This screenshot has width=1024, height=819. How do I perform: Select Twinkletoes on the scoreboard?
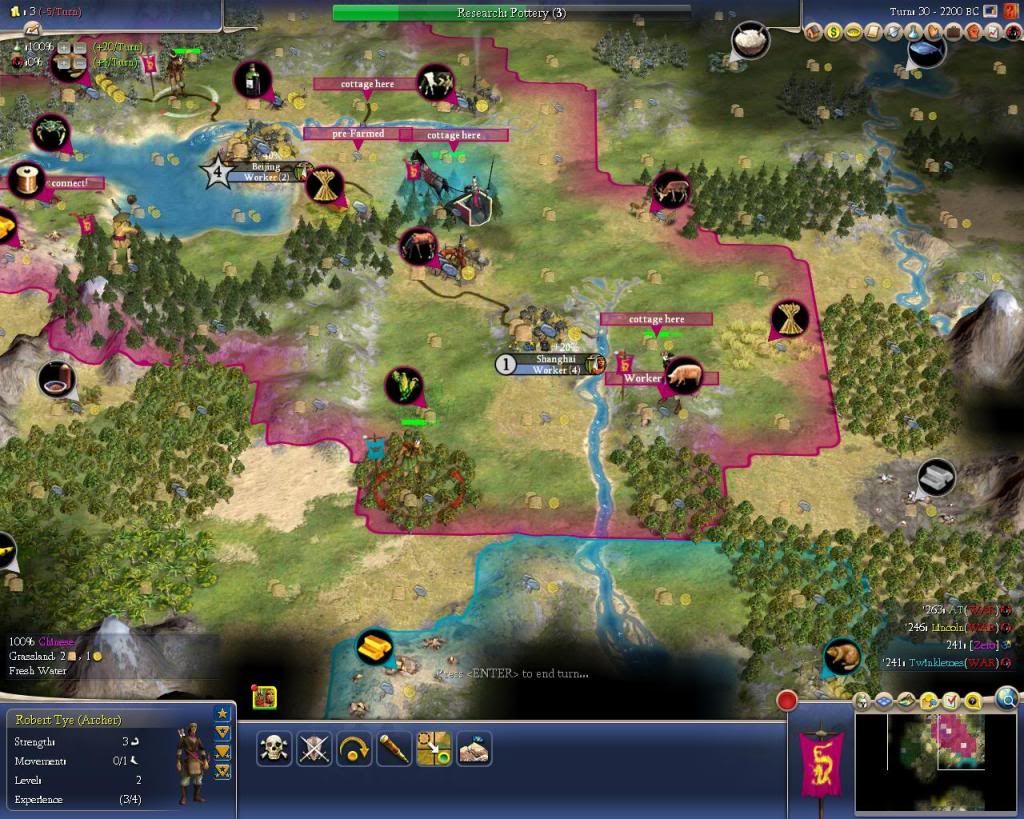click(938, 662)
